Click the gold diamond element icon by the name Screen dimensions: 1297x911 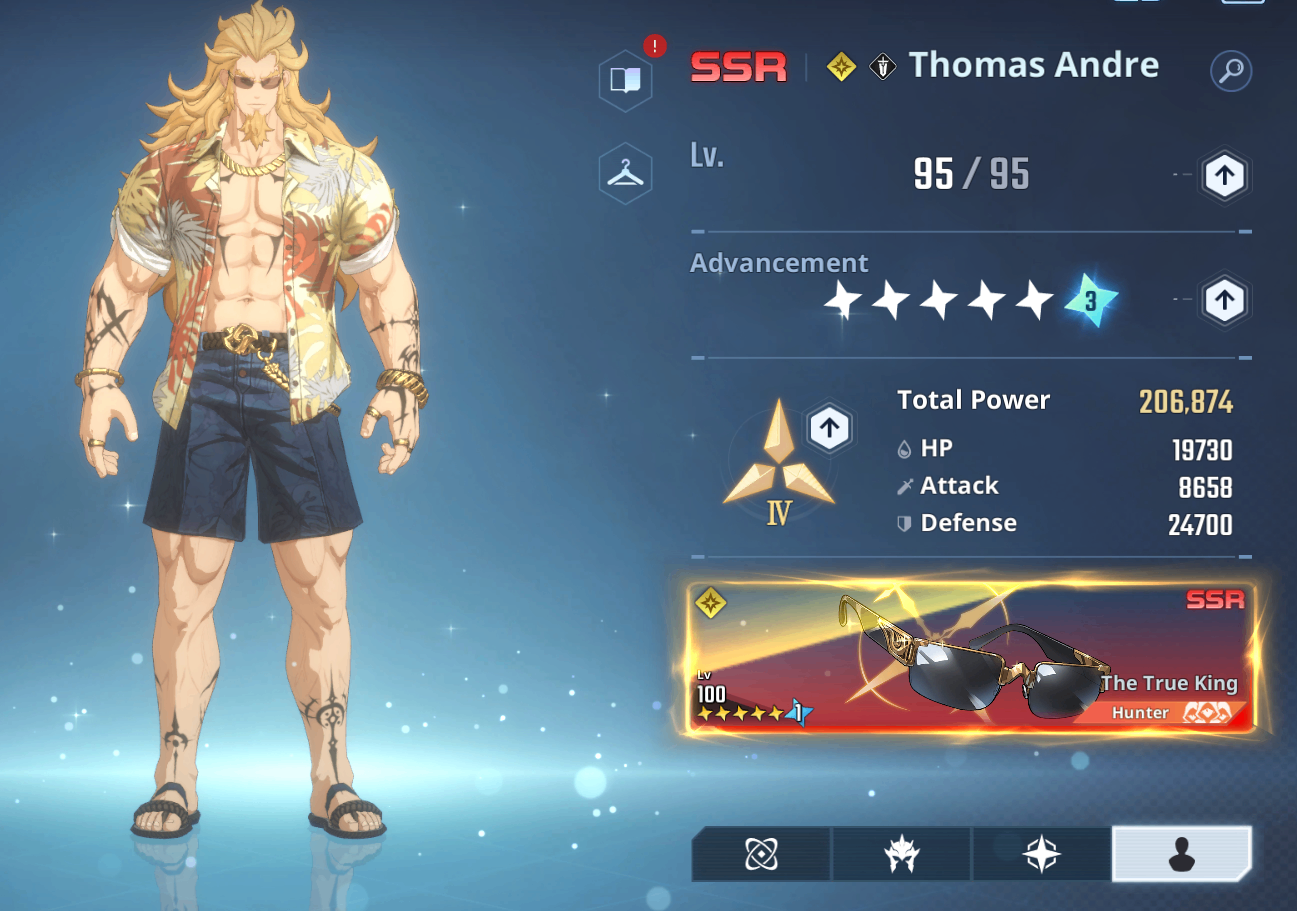841,68
